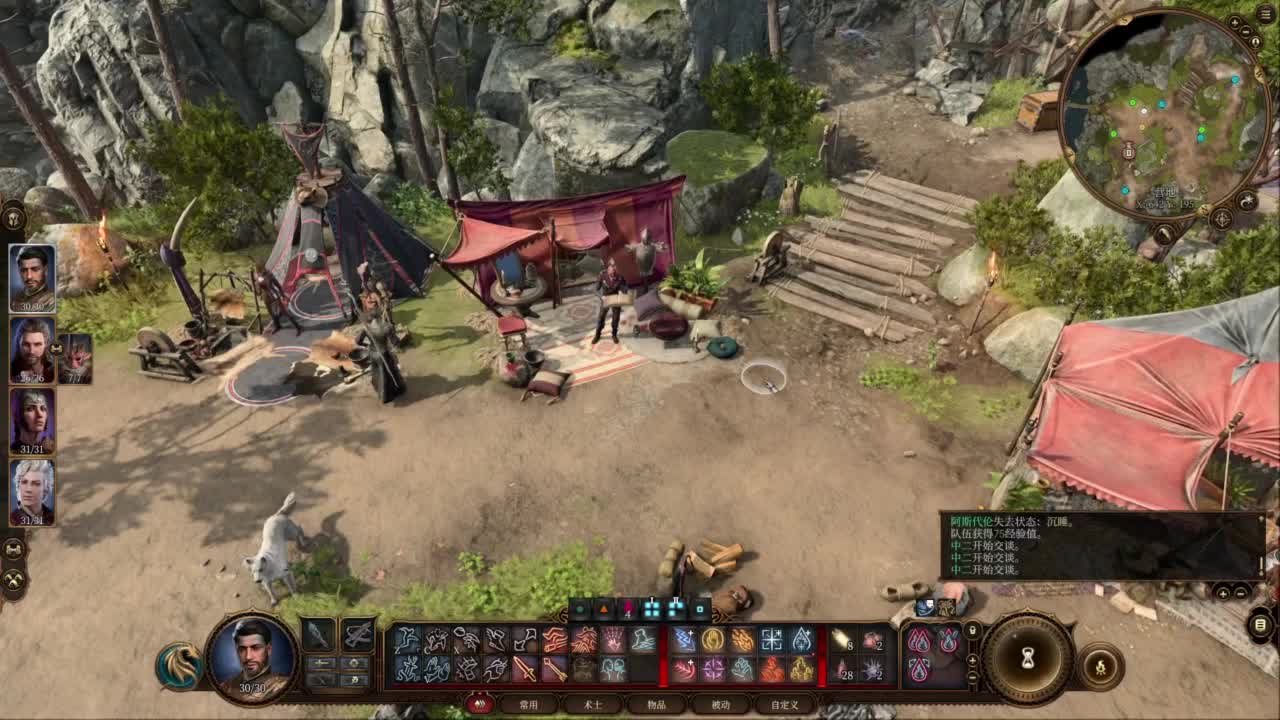Click the dragon-head emblem beside the portrait

click(x=178, y=666)
